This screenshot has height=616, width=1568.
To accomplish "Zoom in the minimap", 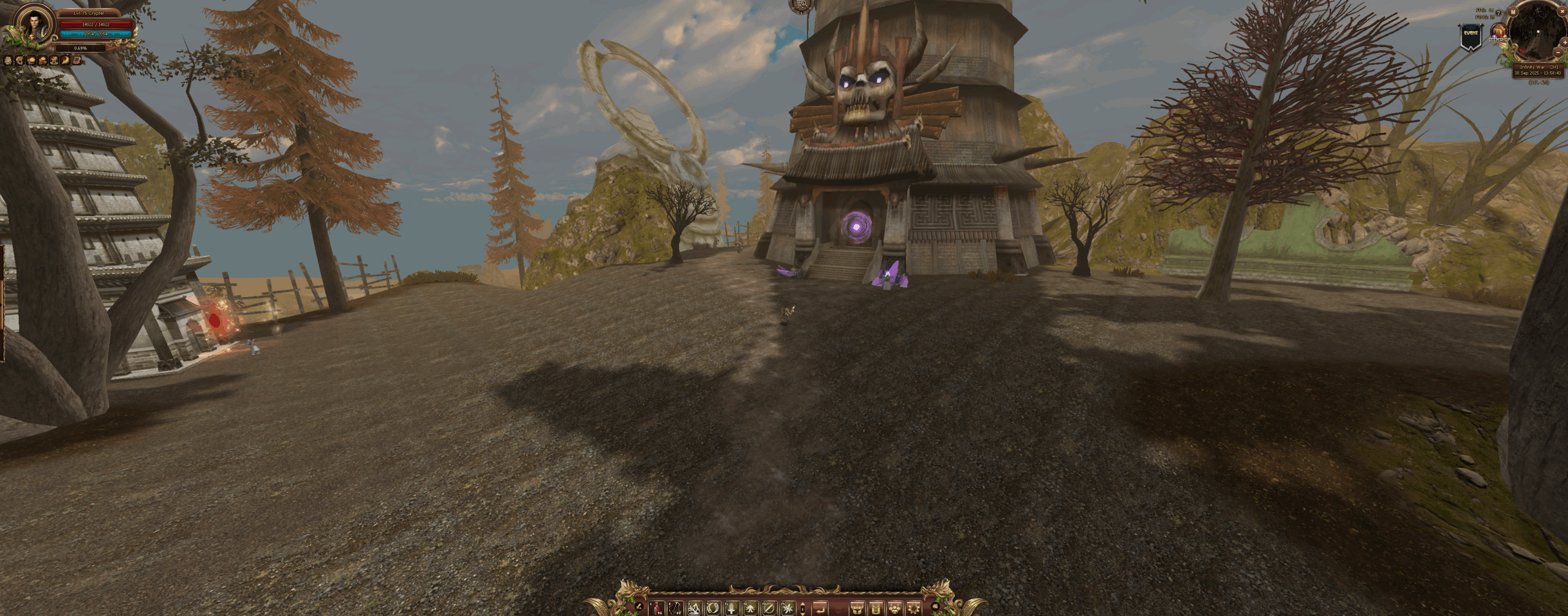I will coord(1565,42).
